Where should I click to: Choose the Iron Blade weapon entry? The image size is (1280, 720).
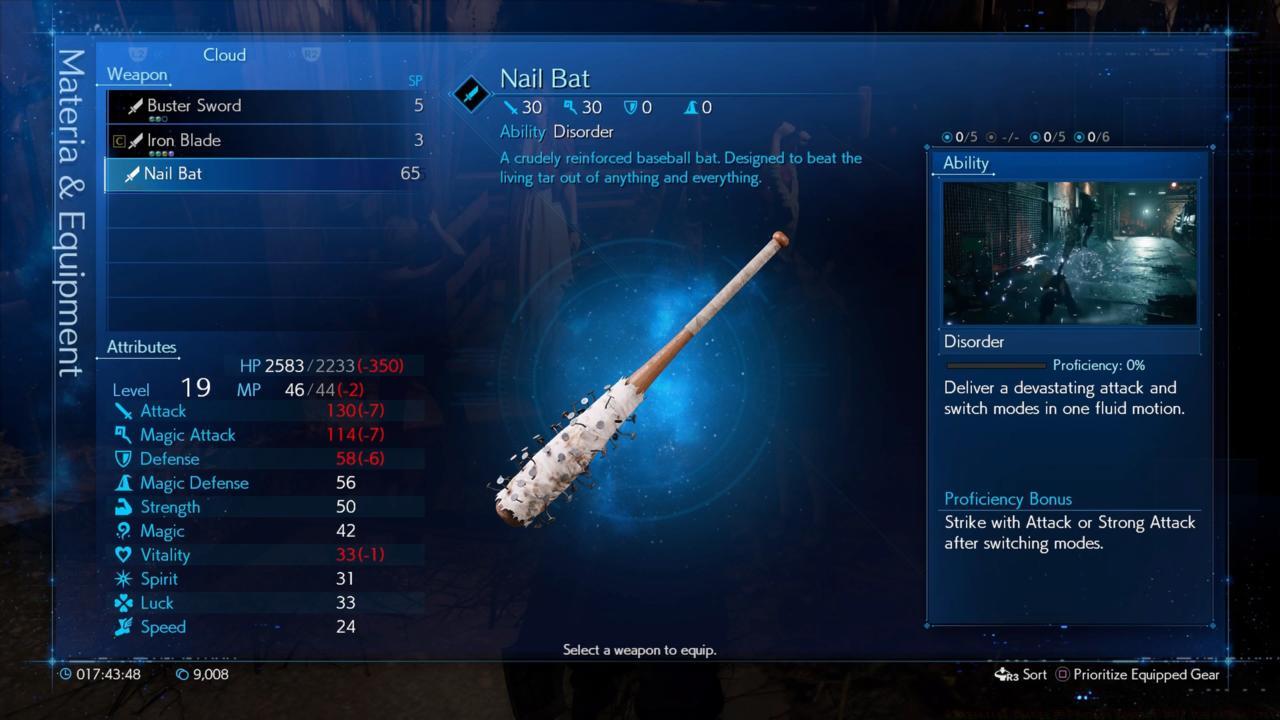pos(265,140)
